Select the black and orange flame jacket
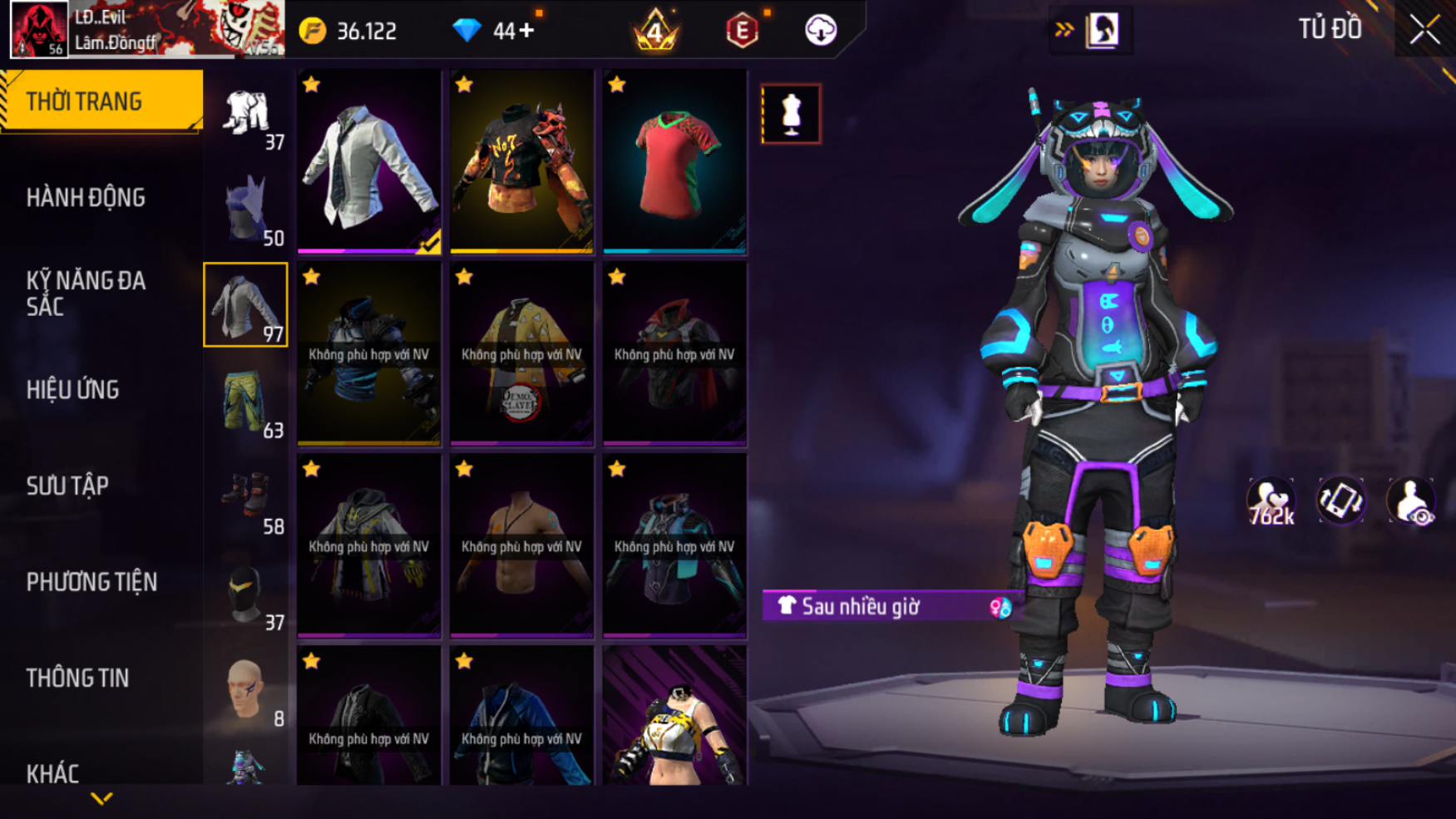1456x819 pixels. point(522,162)
